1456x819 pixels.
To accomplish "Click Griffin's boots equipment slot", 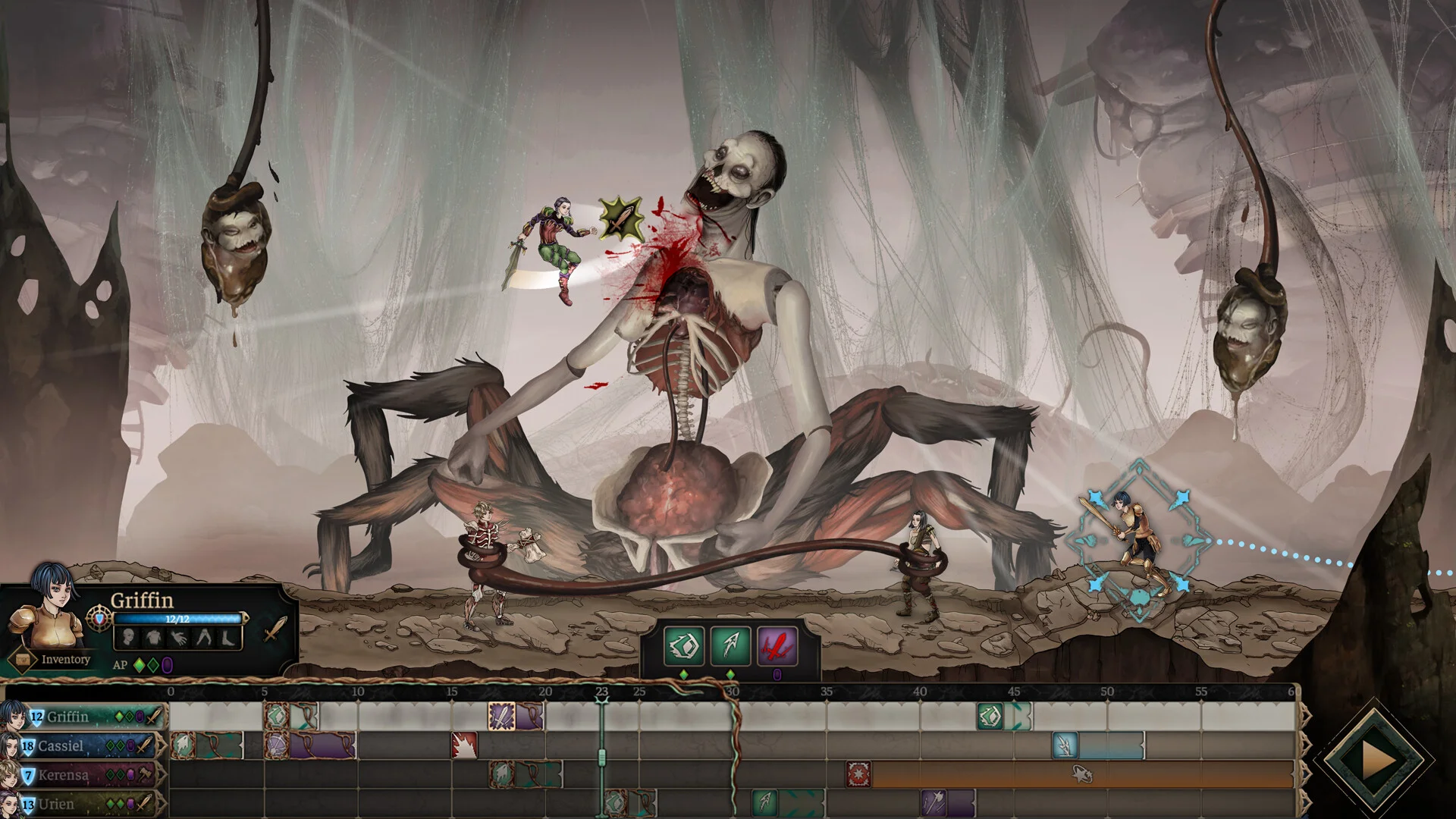I will tap(228, 637).
